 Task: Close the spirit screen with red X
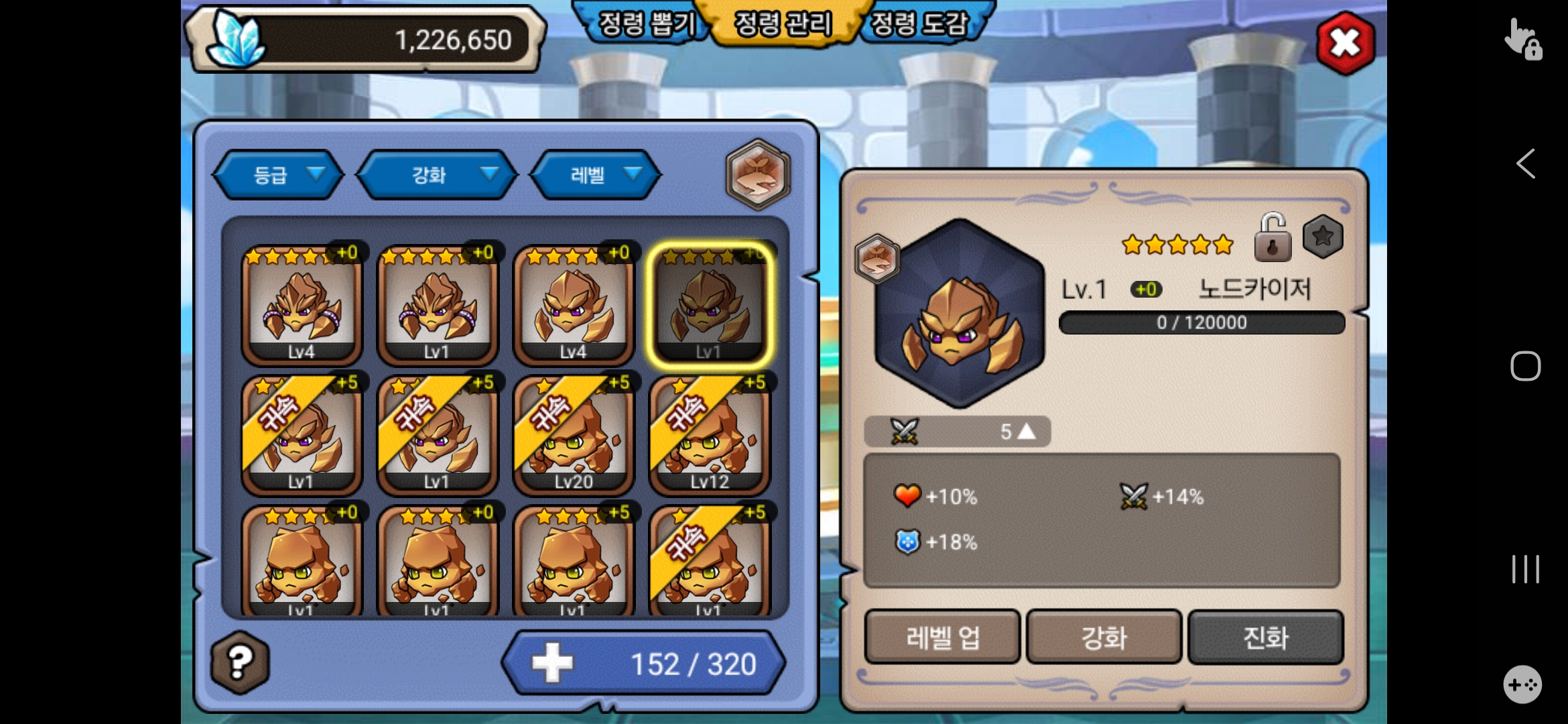click(x=1345, y=43)
